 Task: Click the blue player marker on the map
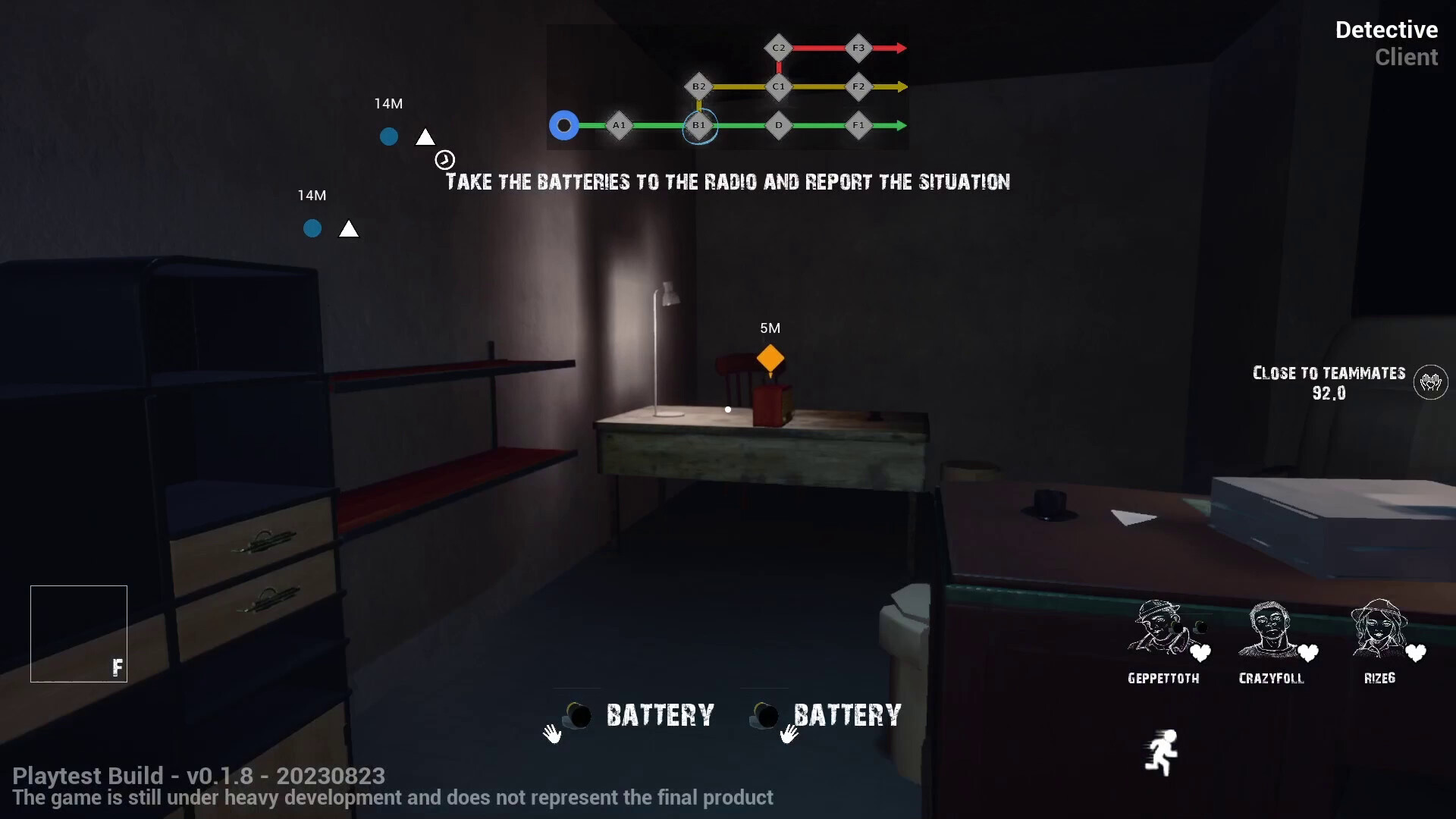tap(563, 125)
